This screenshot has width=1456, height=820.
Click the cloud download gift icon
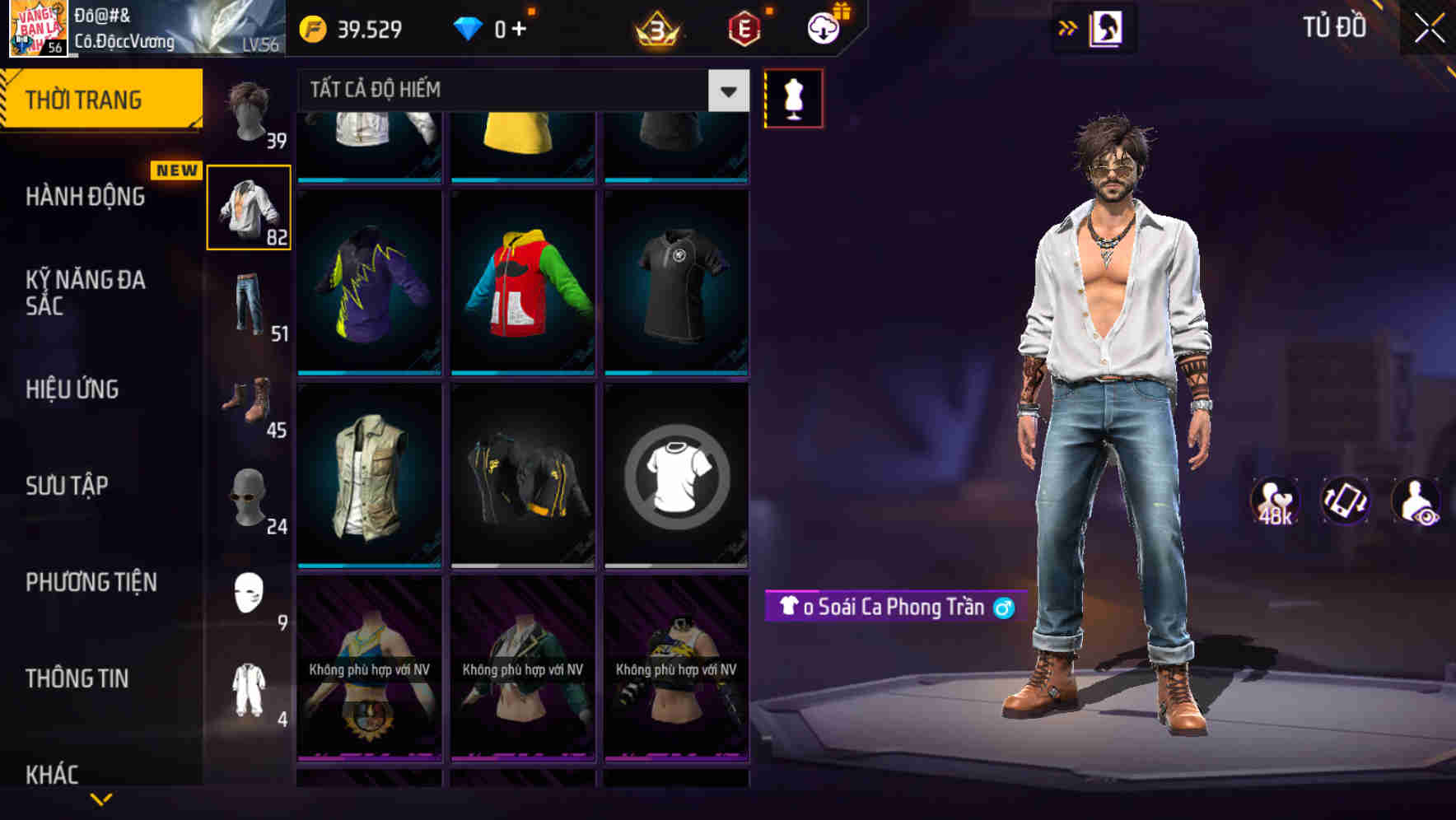tap(823, 27)
